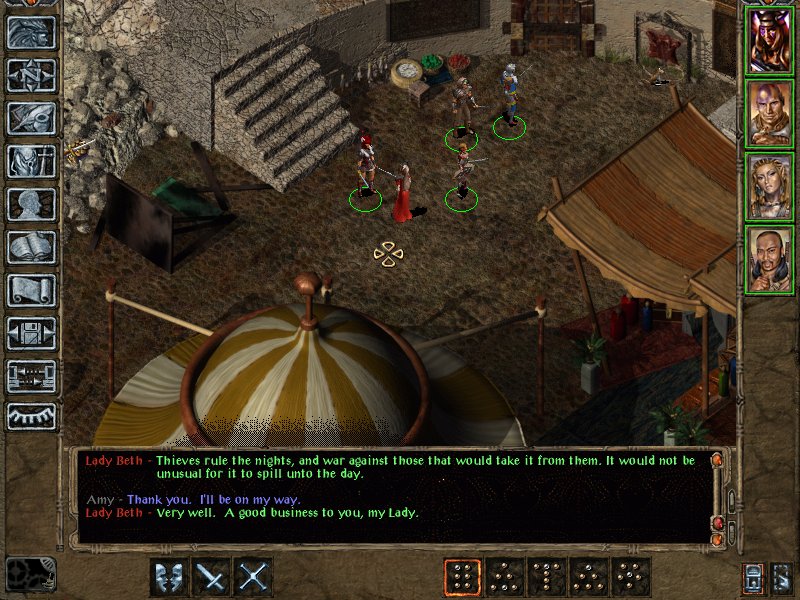The image size is (800, 600).
Task: Show the character record sheet
Action: 32,204
